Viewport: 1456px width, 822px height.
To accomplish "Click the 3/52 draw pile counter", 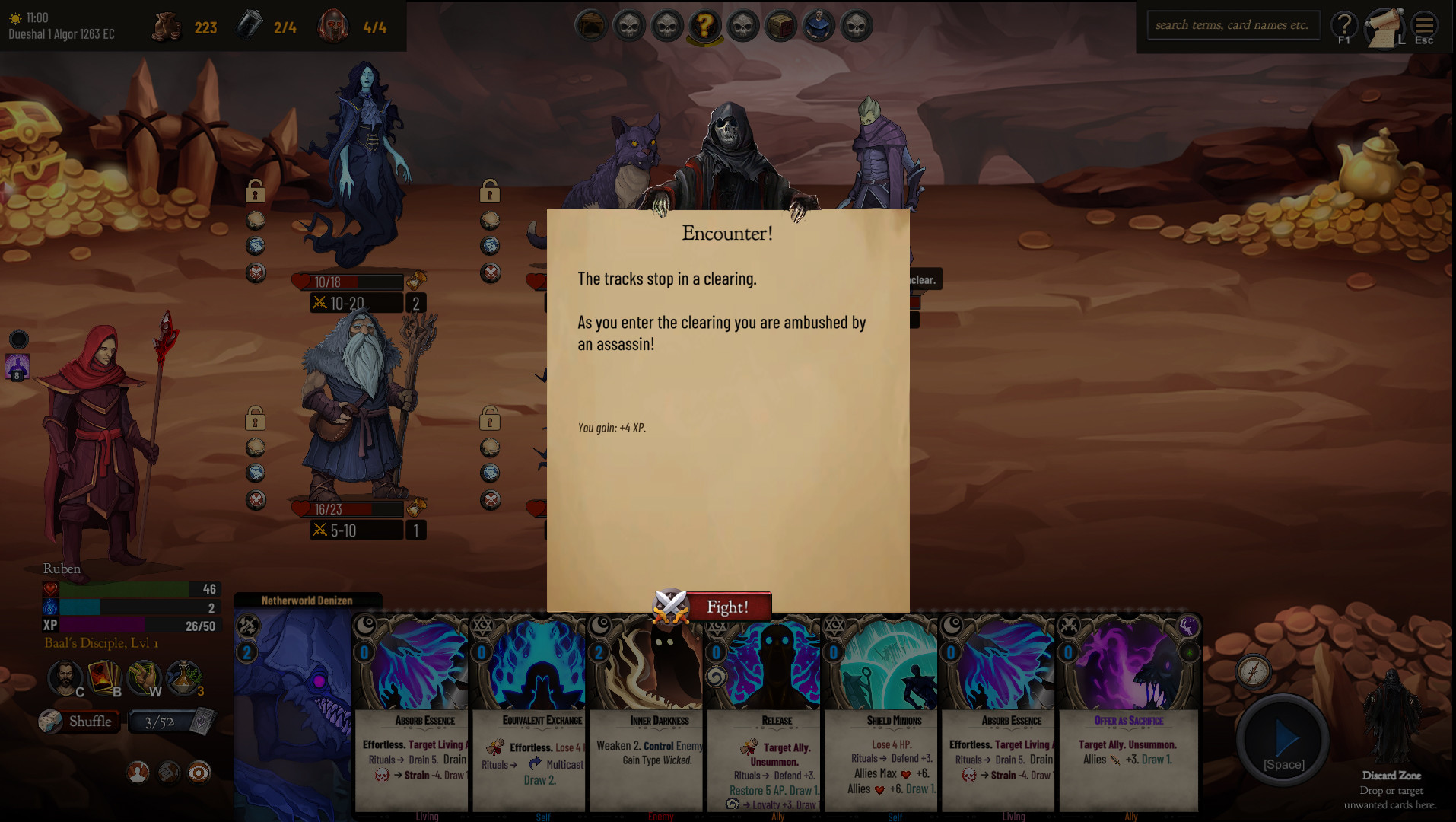I will pyautogui.click(x=160, y=722).
